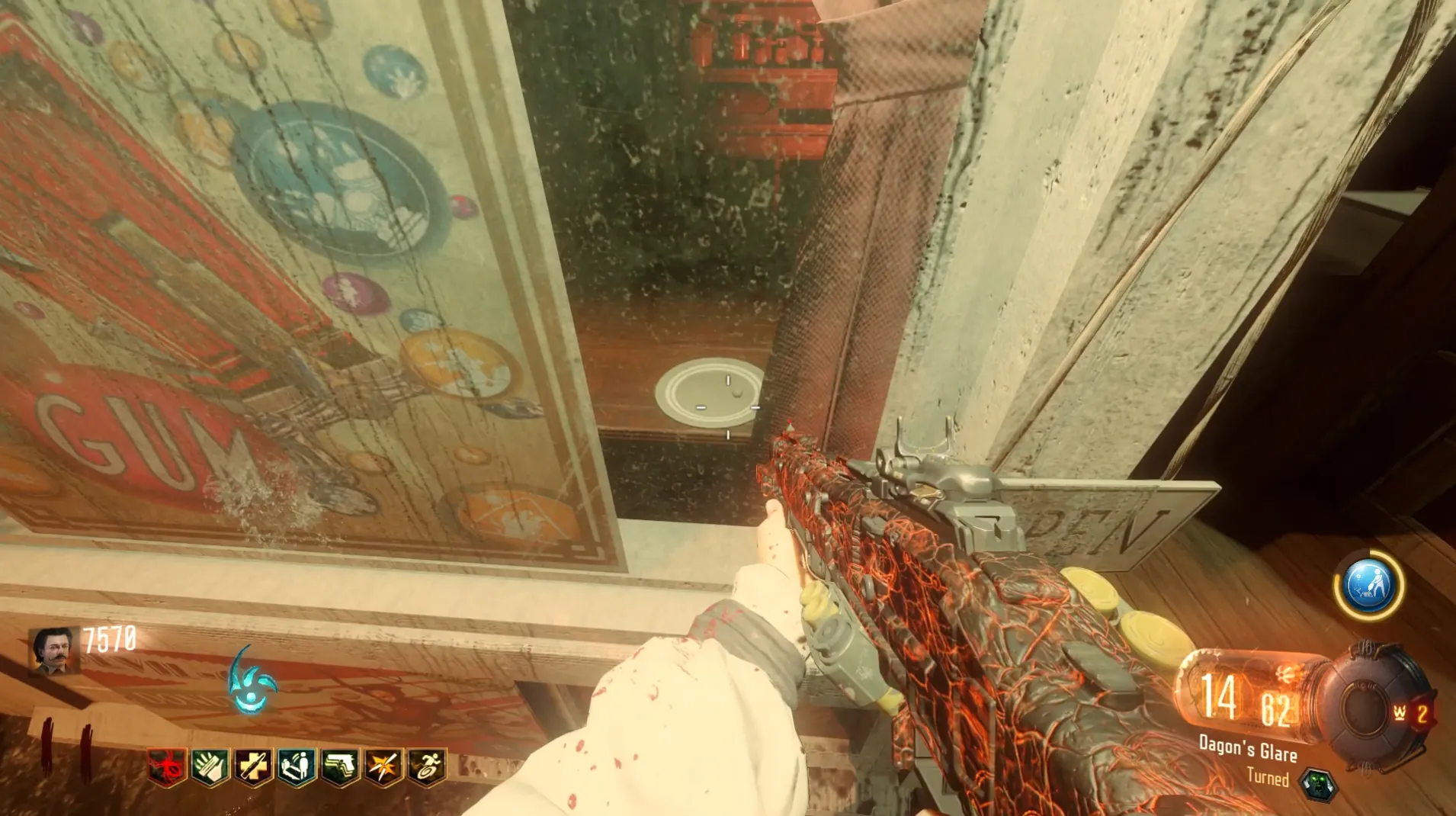Choose the Juggernog cross and bullet perk

point(253,766)
